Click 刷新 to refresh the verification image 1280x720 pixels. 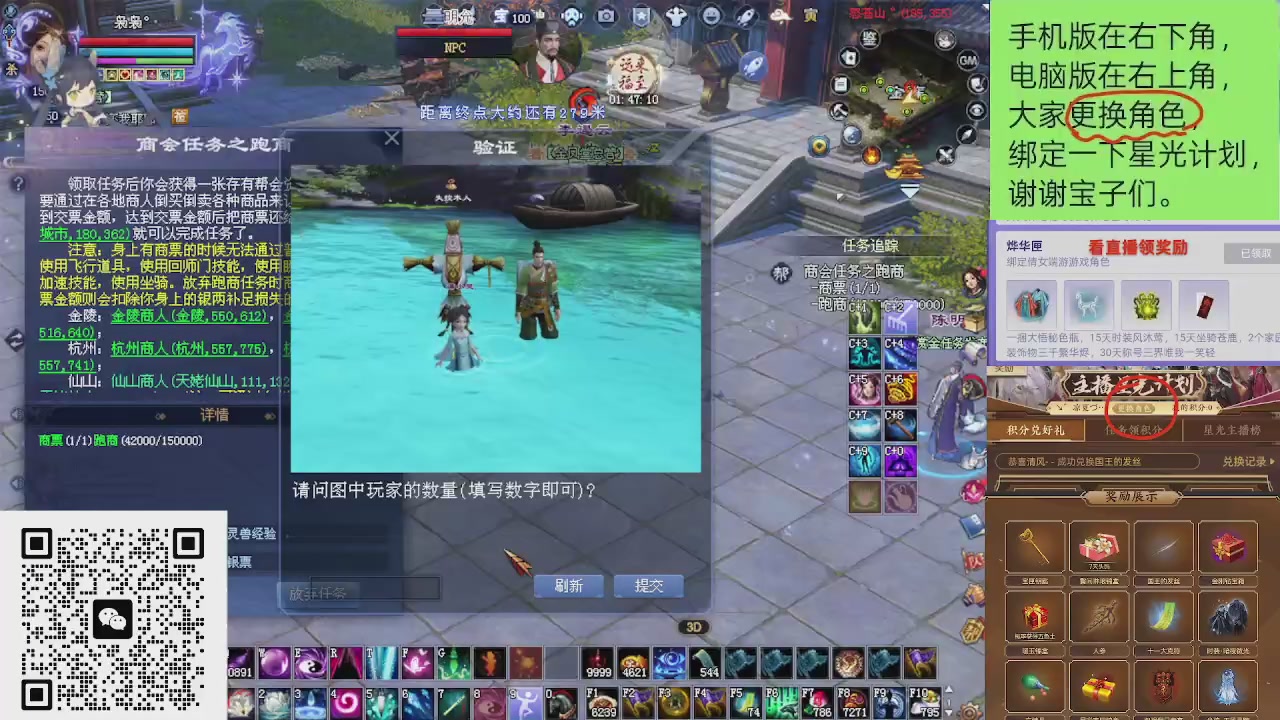tap(568, 586)
